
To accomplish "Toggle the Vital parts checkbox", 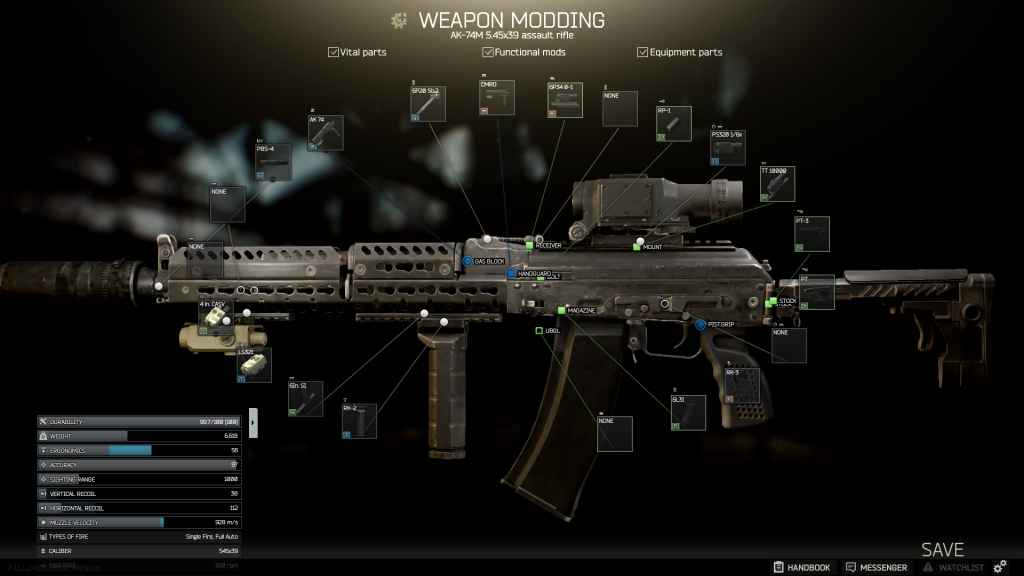I will (x=334, y=52).
